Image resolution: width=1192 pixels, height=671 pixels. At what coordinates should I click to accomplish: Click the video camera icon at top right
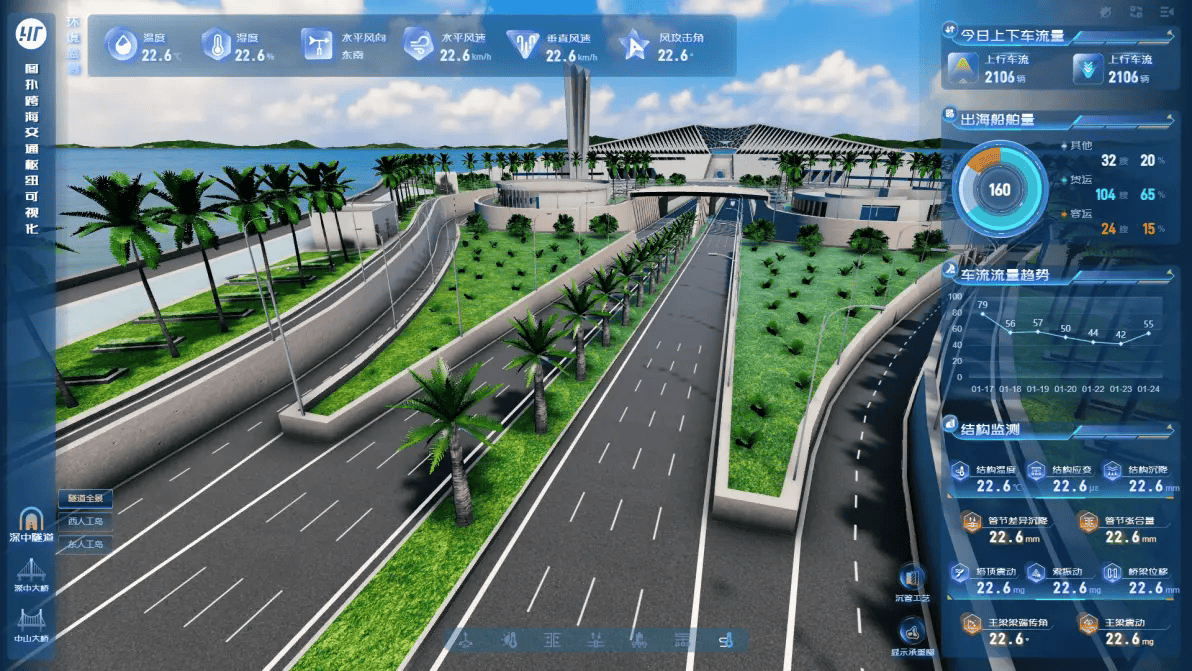[1165, 12]
